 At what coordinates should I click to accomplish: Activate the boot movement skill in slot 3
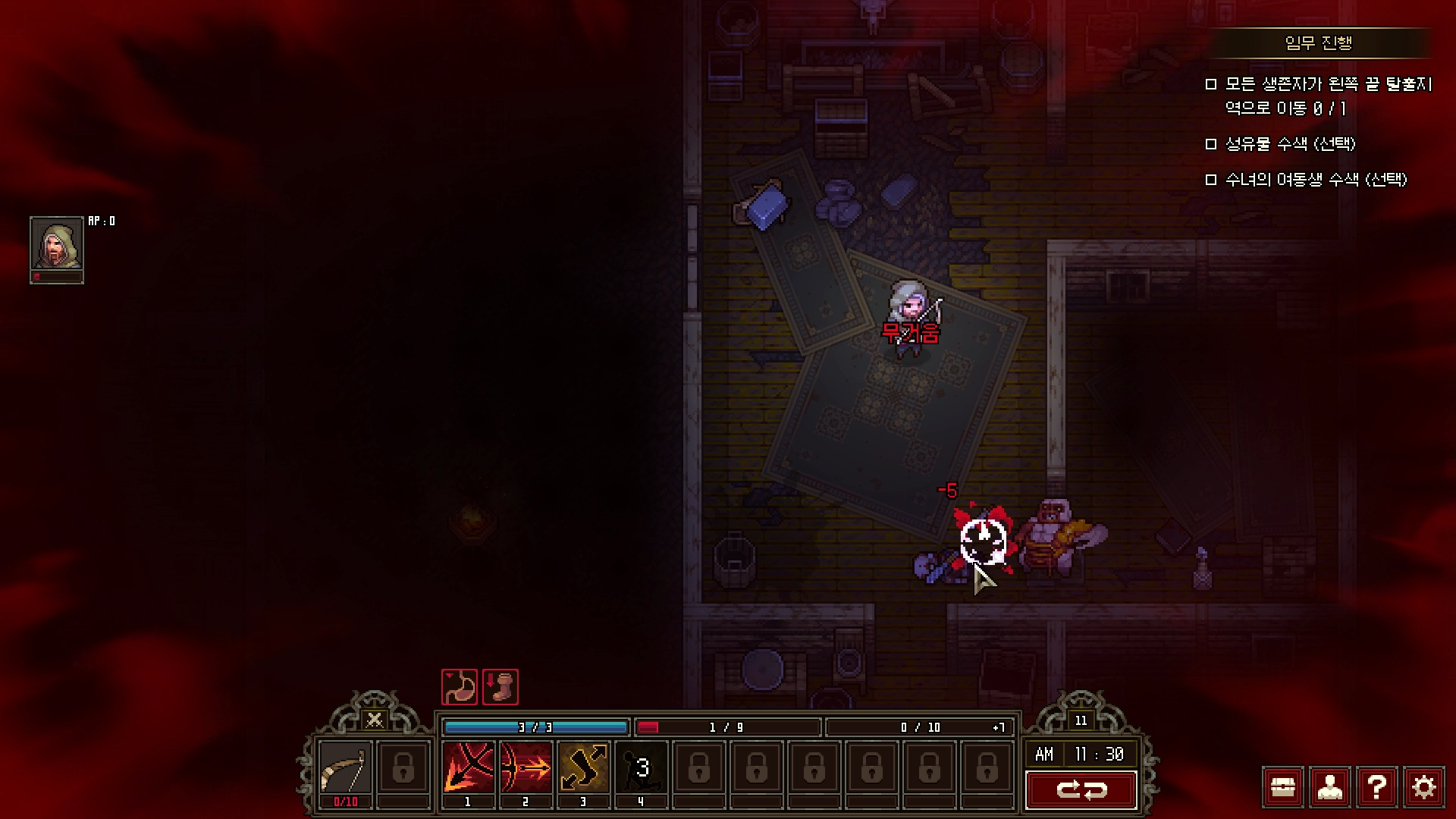(x=583, y=767)
